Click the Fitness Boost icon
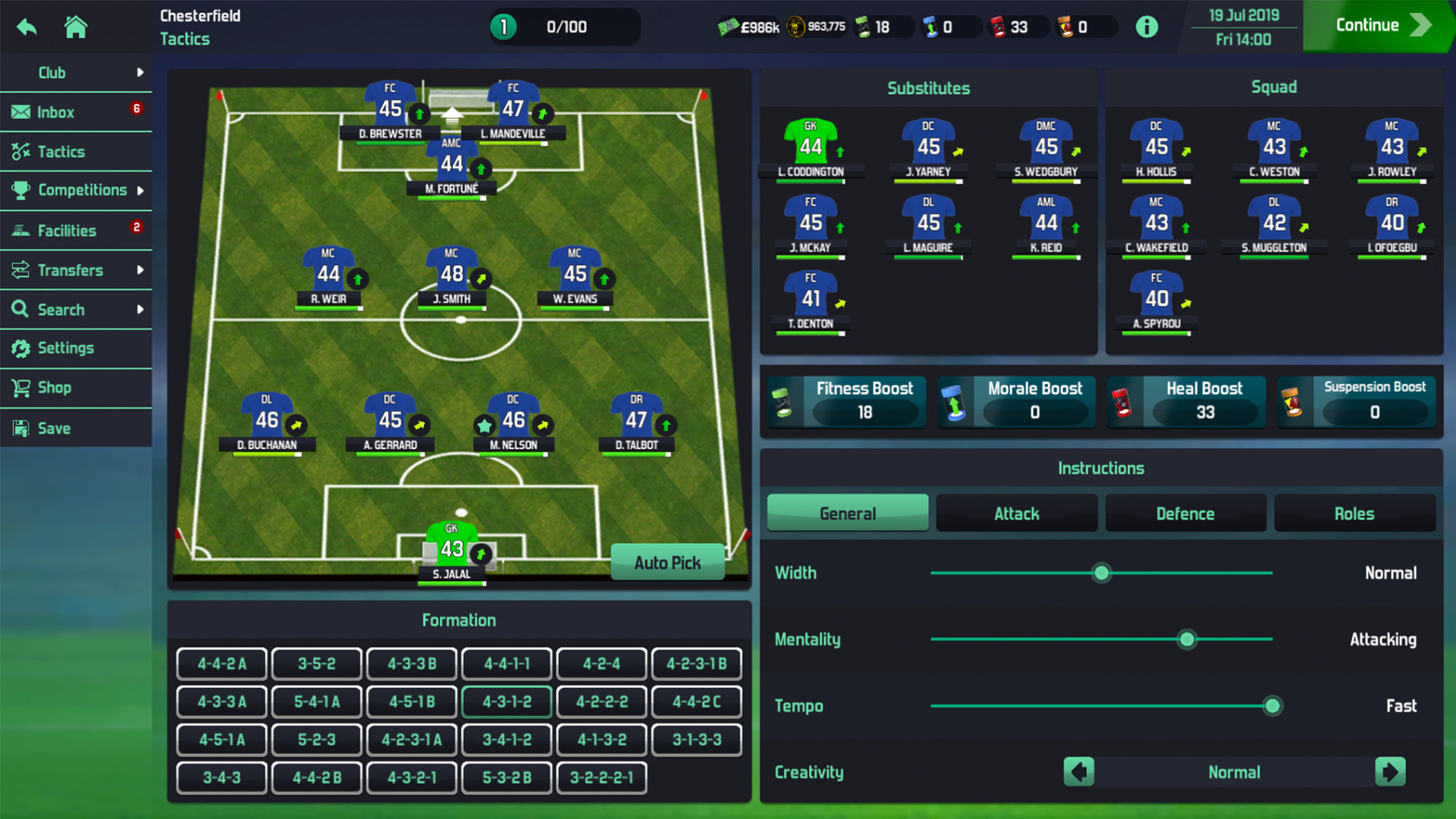 coord(785,402)
